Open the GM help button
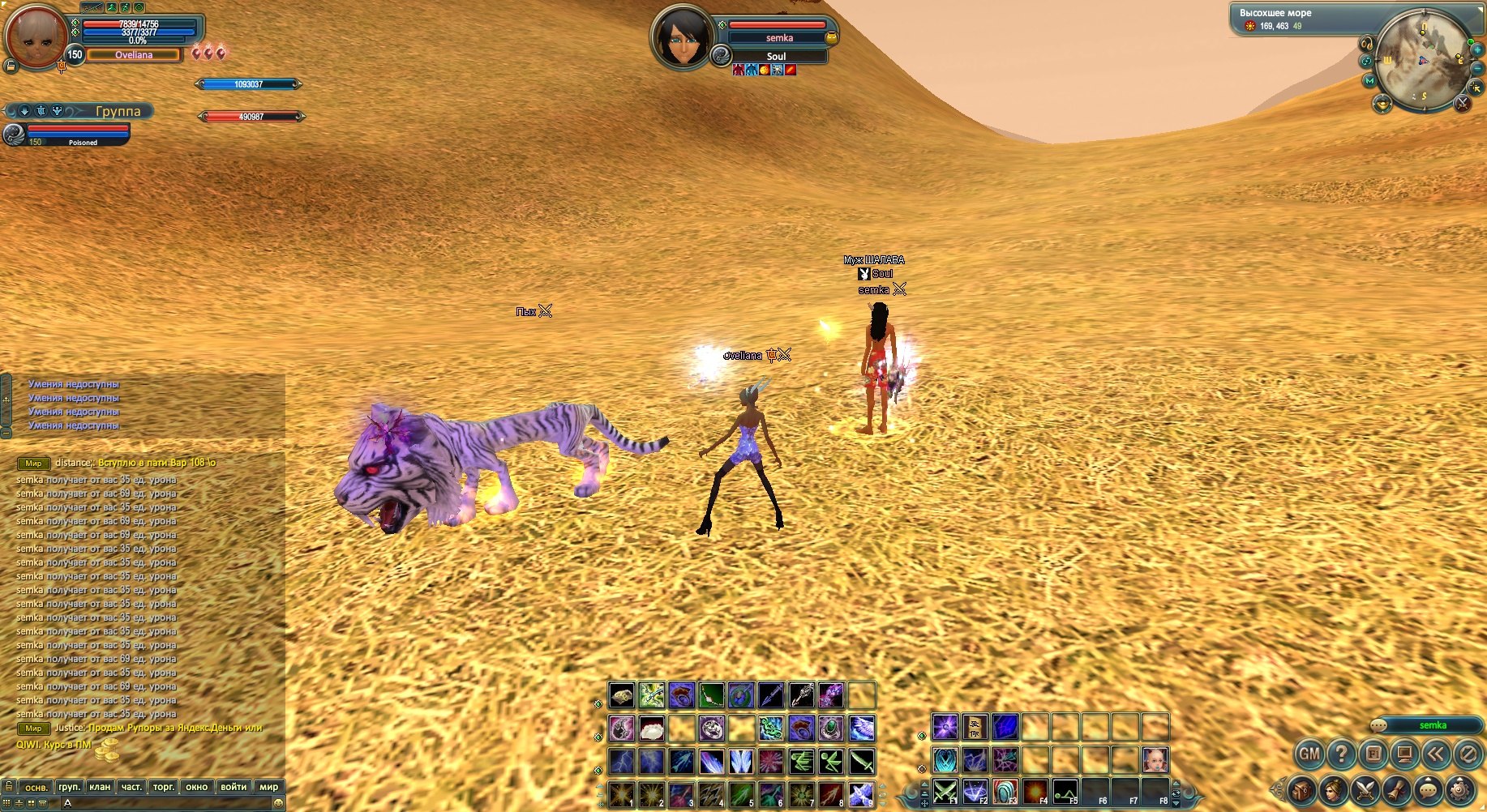The height and width of the screenshot is (812, 1487). (x=1309, y=754)
